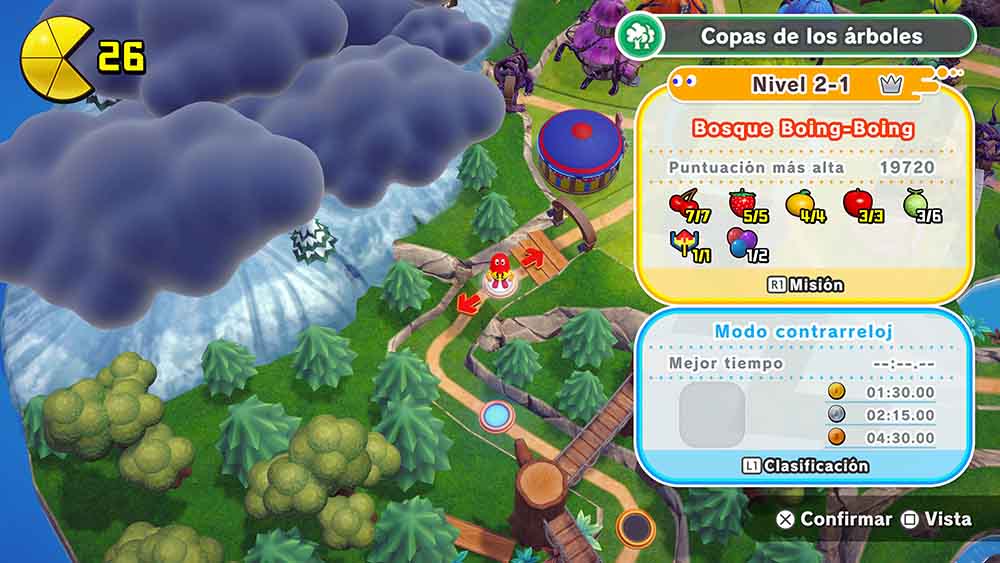Show the Clasificación leaderboard

point(804,466)
